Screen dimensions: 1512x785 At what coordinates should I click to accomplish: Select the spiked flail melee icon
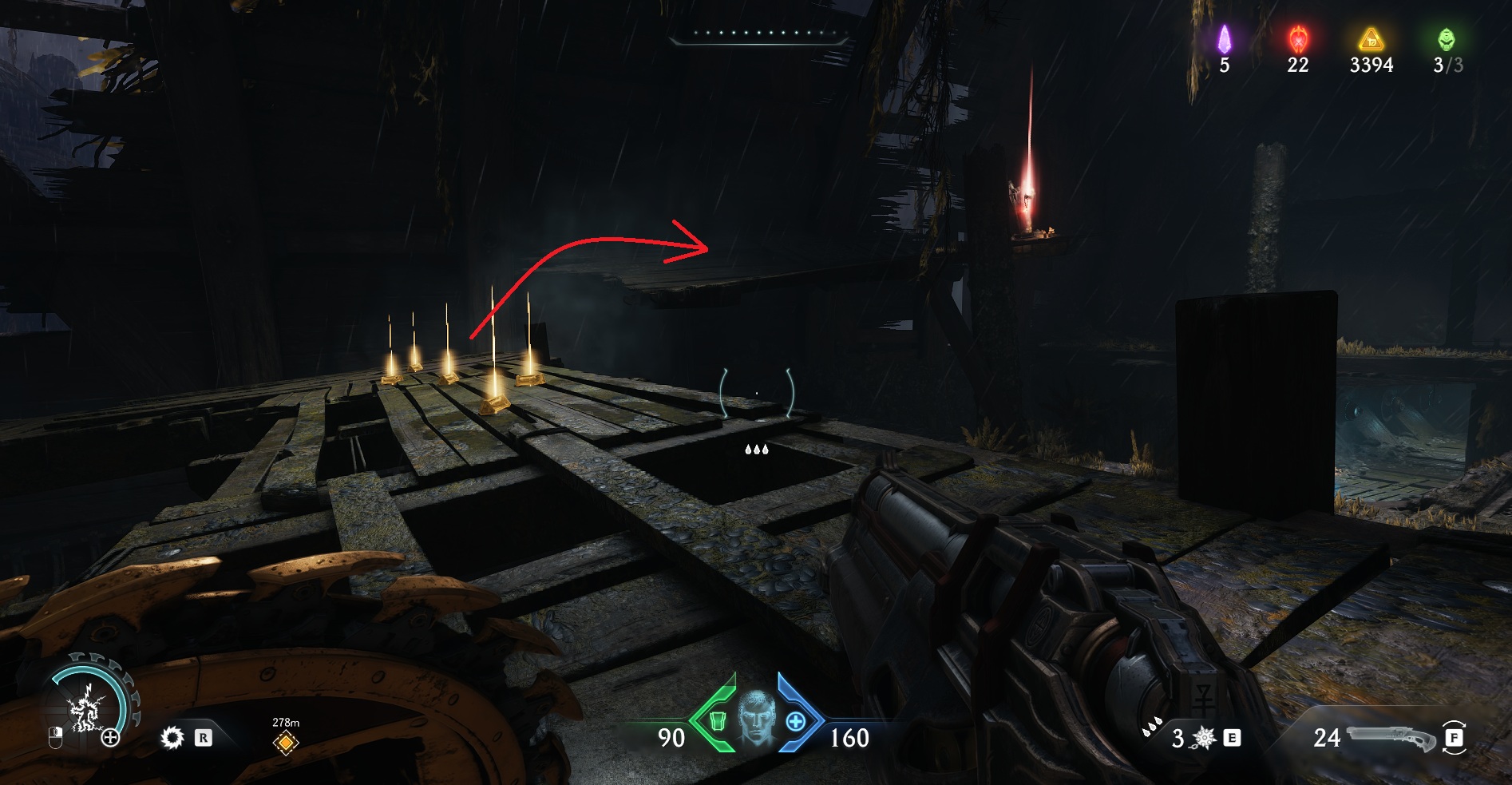pyautogui.click(x=1203, y=738)
